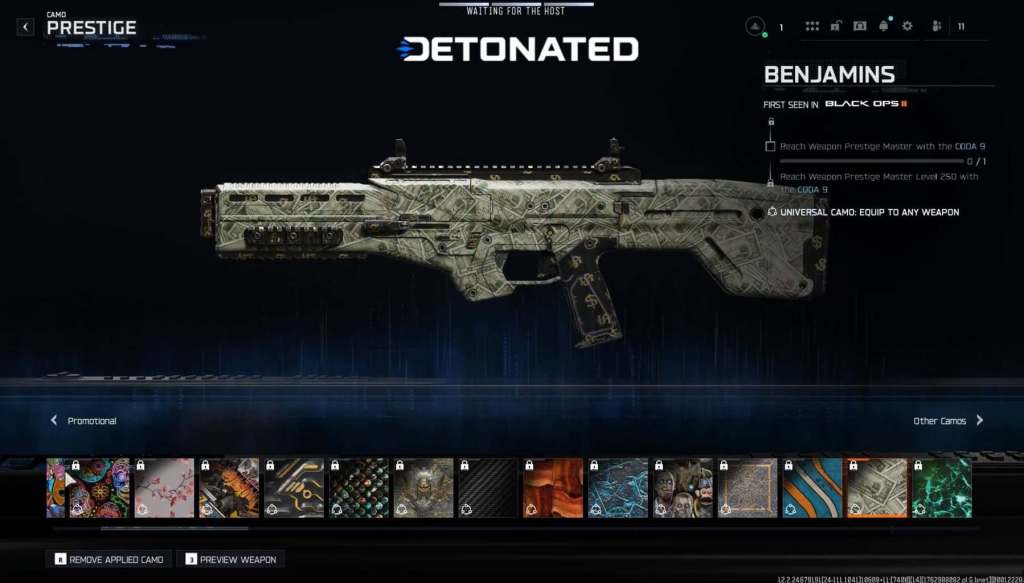Open the settings gear icon

click(907, 27)
